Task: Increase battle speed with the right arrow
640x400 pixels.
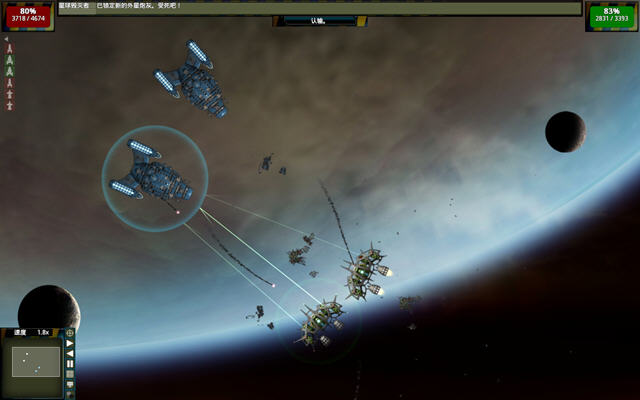Action: pos(70,344)
